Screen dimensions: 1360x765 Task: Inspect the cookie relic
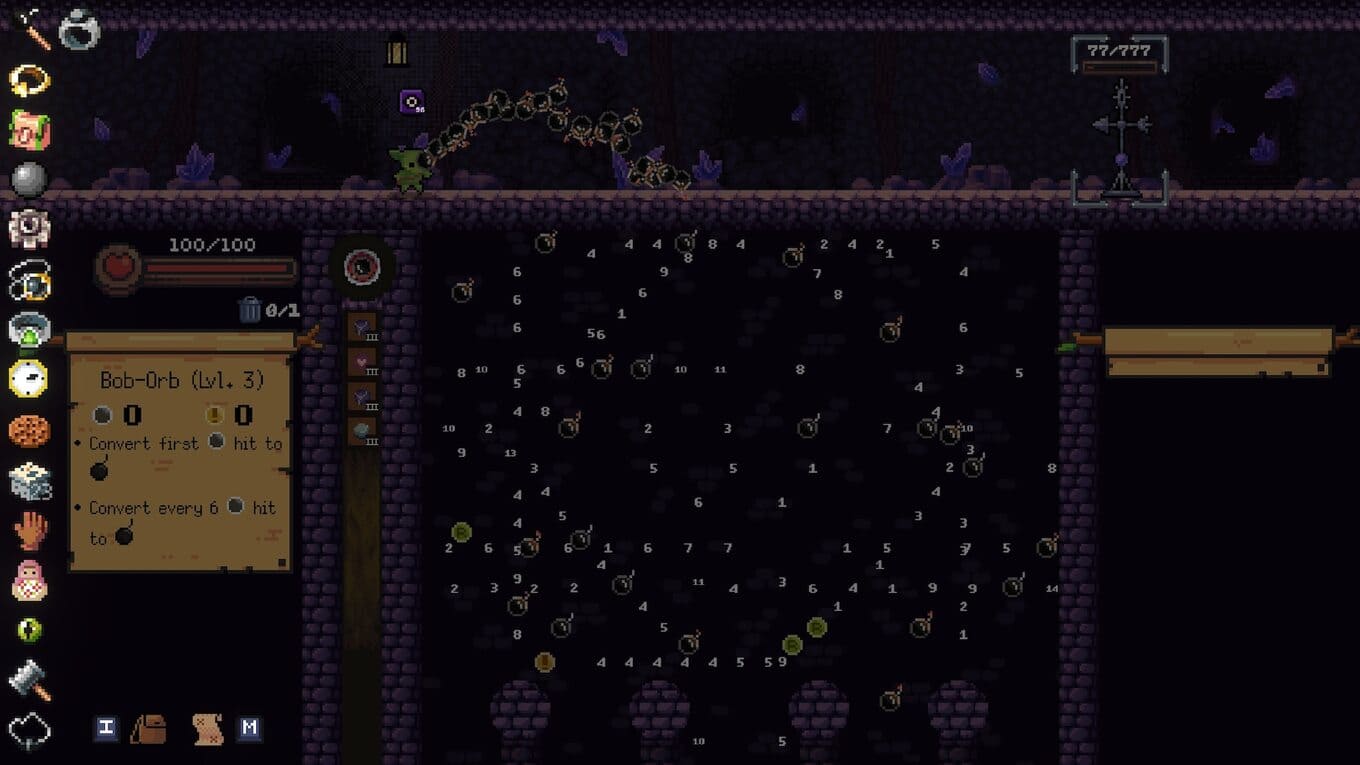point(29,430)
